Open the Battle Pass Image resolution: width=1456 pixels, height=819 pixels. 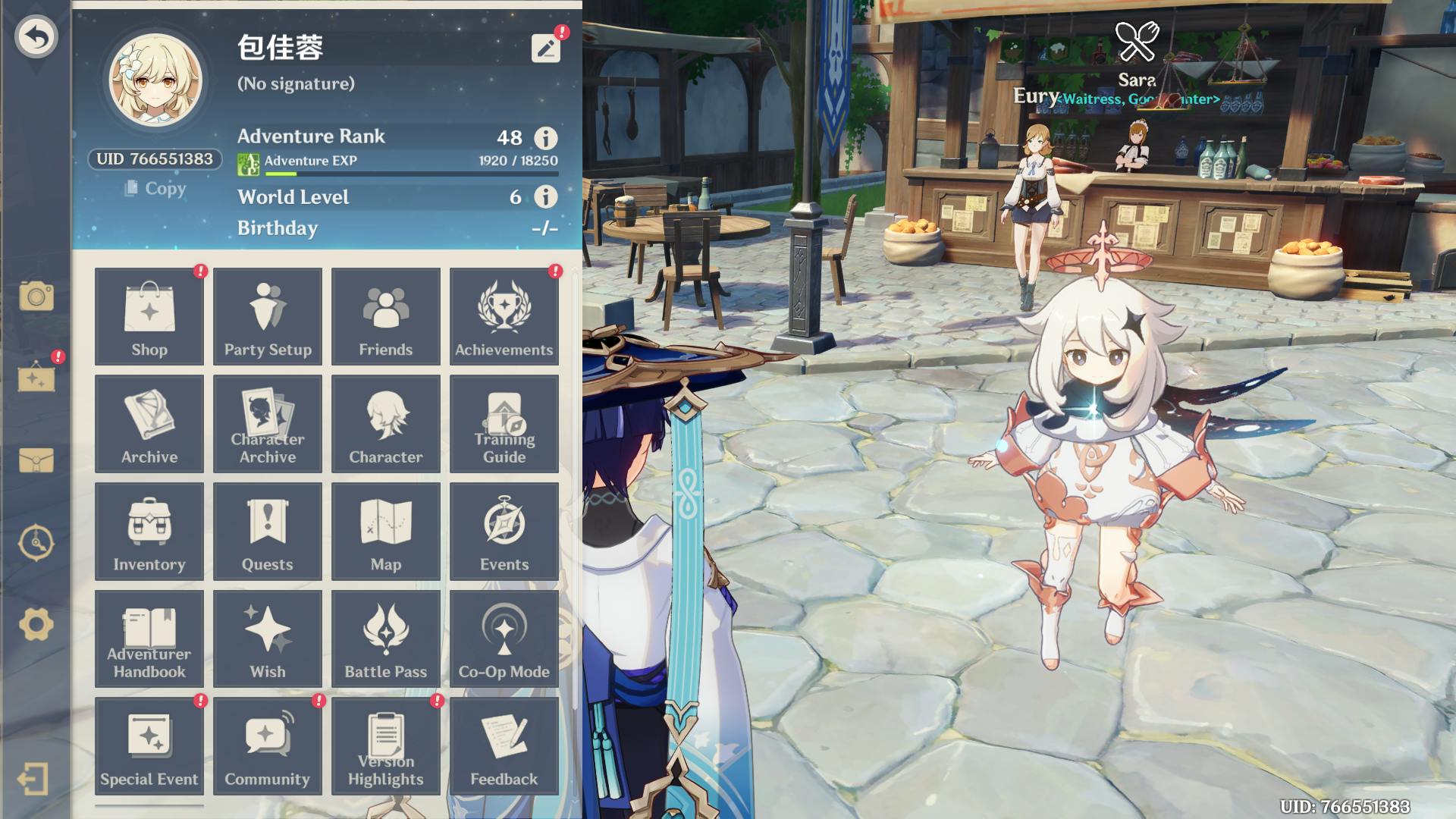pyautogui.click(x=386, y=639)
